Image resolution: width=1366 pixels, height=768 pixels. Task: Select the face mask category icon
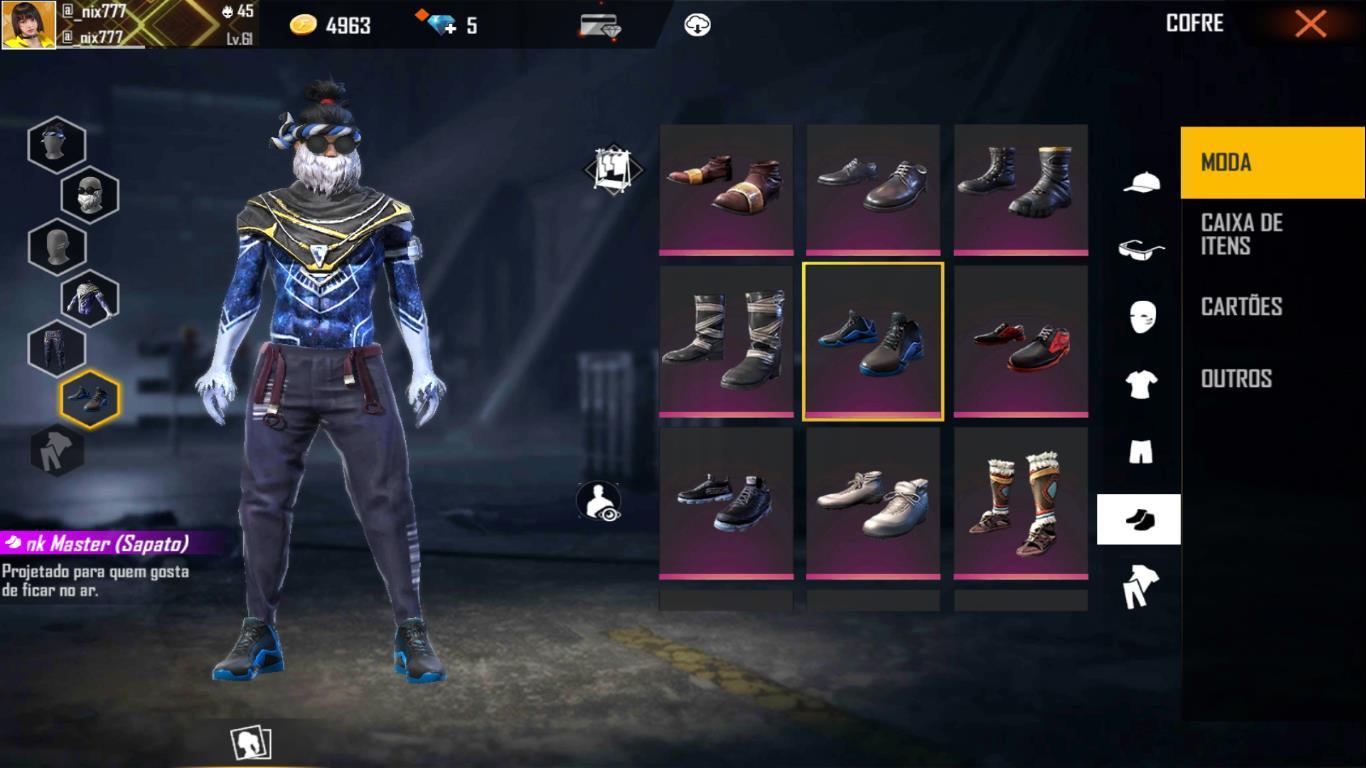[x=1139, y=318]
